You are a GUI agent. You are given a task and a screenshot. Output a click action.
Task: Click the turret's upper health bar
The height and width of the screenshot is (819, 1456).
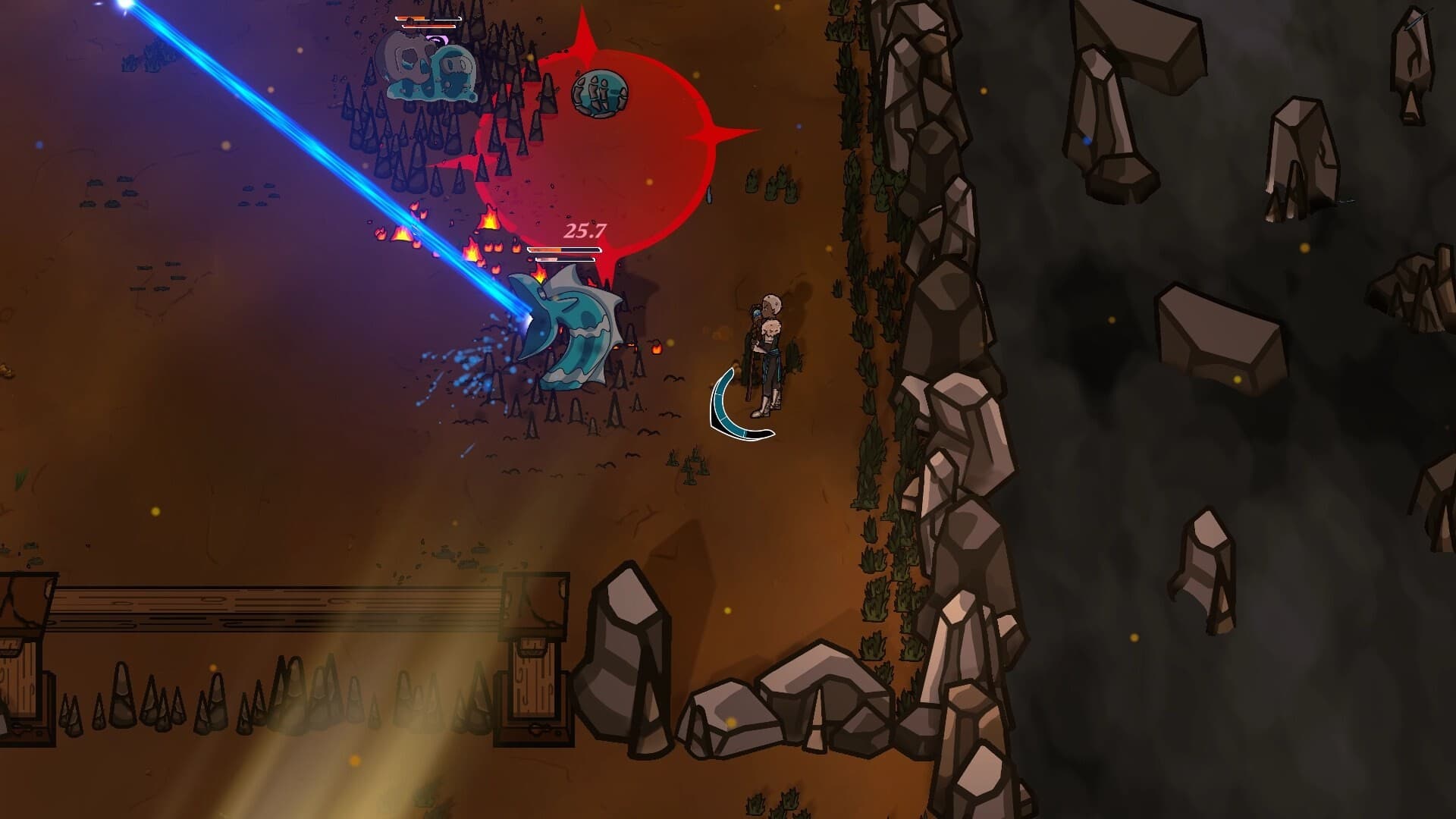pyautogui.click(x=560, y=249)
